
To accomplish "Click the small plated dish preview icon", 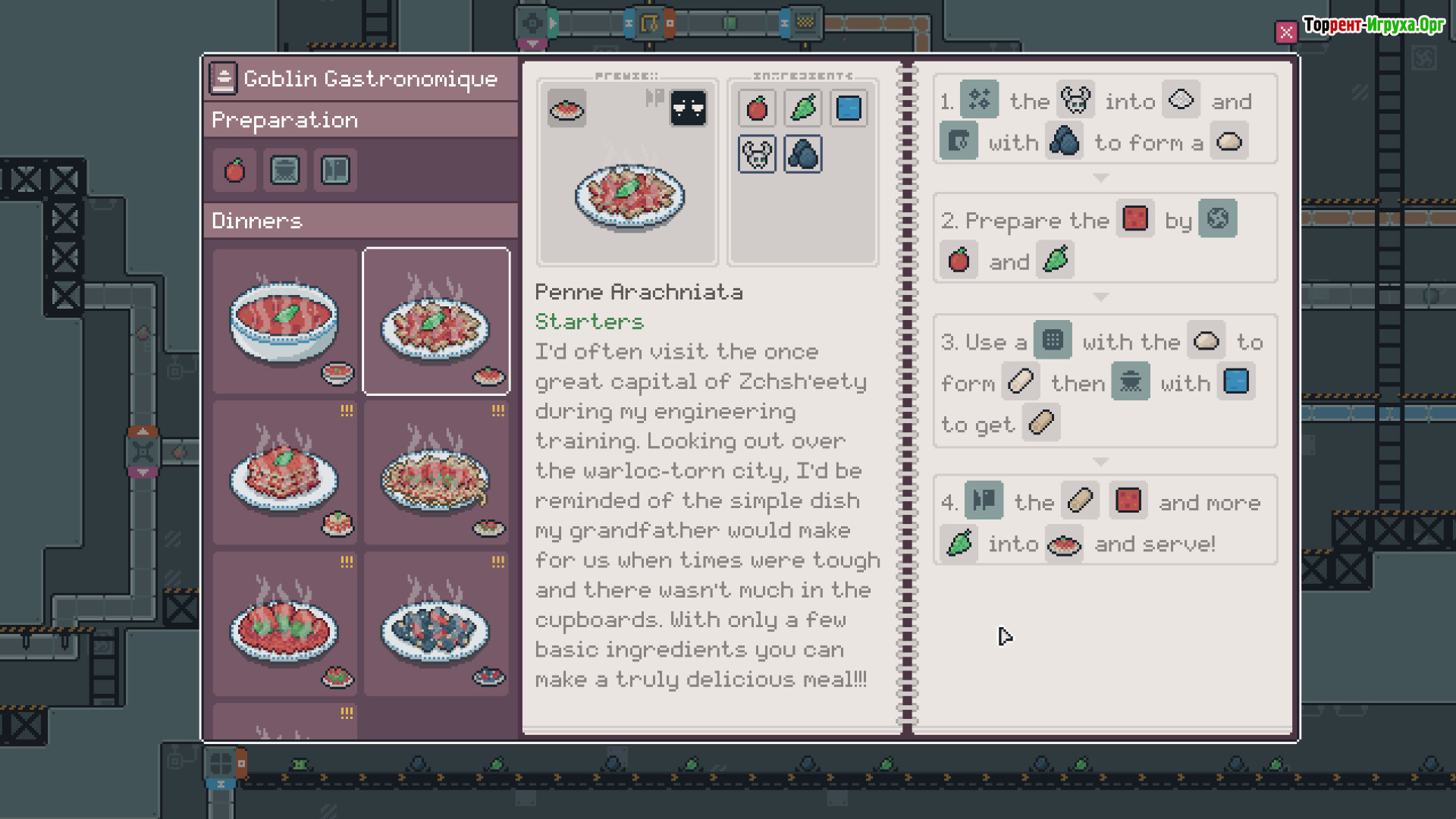I will (x=567, y=108).
